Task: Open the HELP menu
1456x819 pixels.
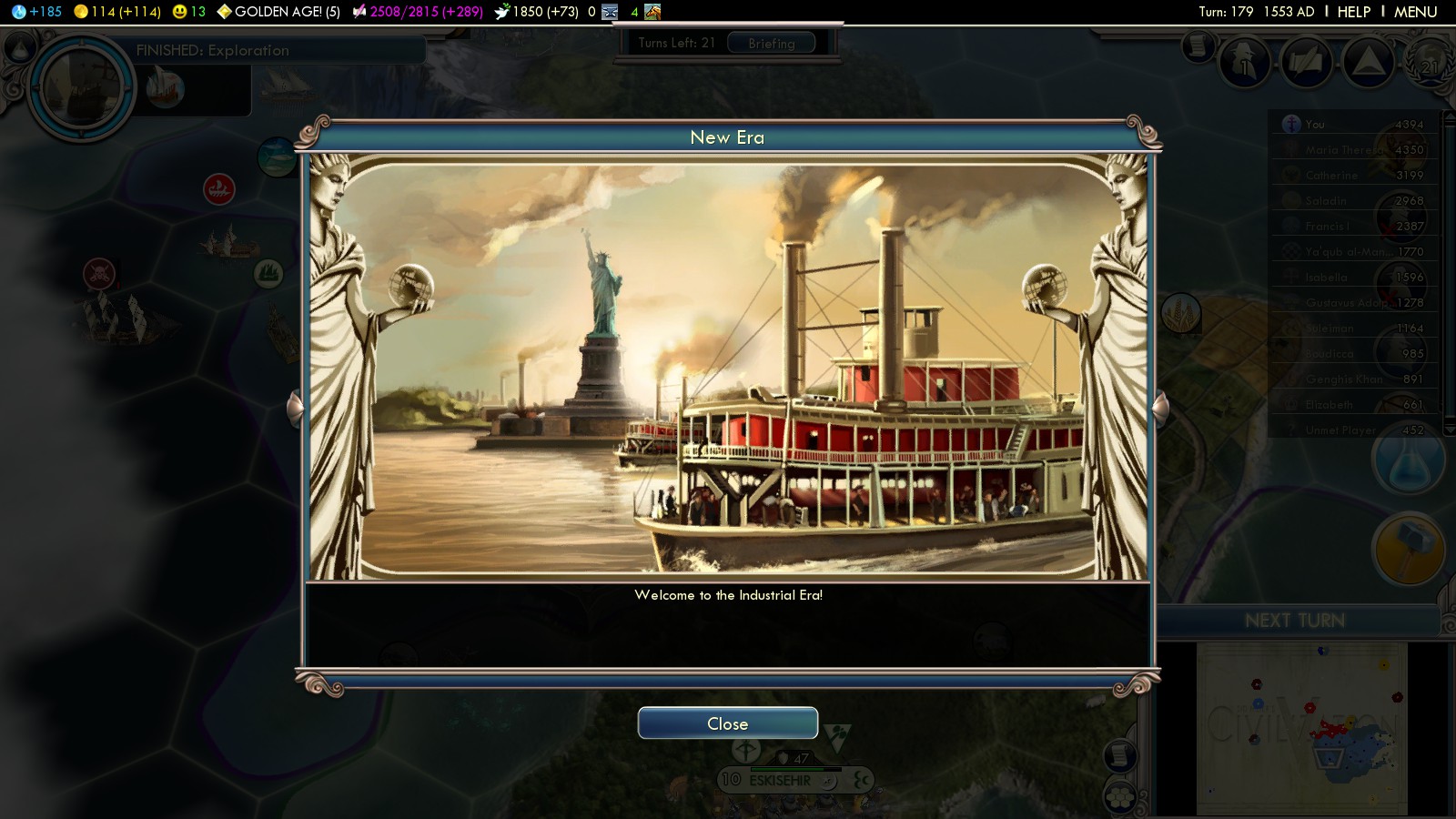Action: coord(1353,12)
